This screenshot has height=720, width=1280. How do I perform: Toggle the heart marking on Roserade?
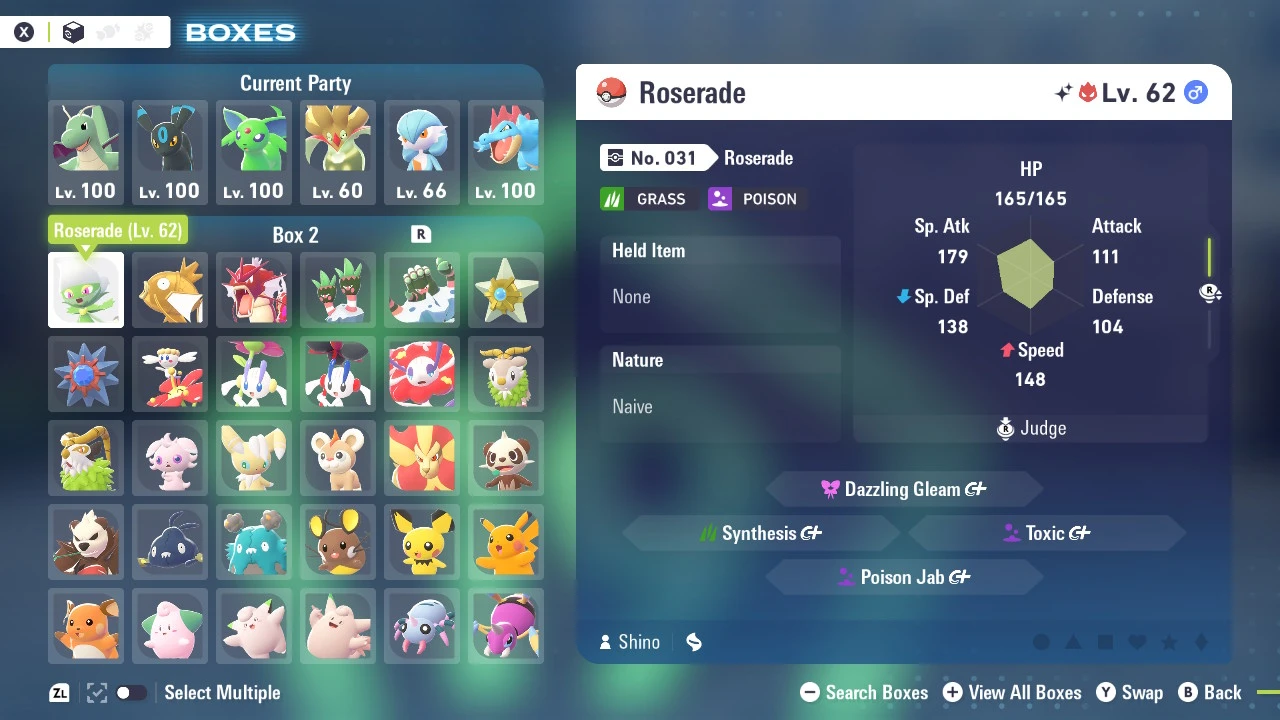coord(1137,642)
